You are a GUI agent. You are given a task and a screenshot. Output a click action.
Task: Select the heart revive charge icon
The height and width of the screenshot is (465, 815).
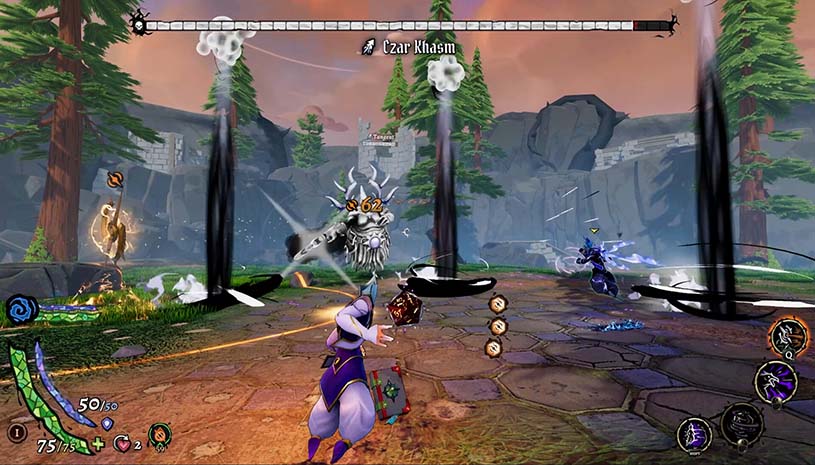124,443
